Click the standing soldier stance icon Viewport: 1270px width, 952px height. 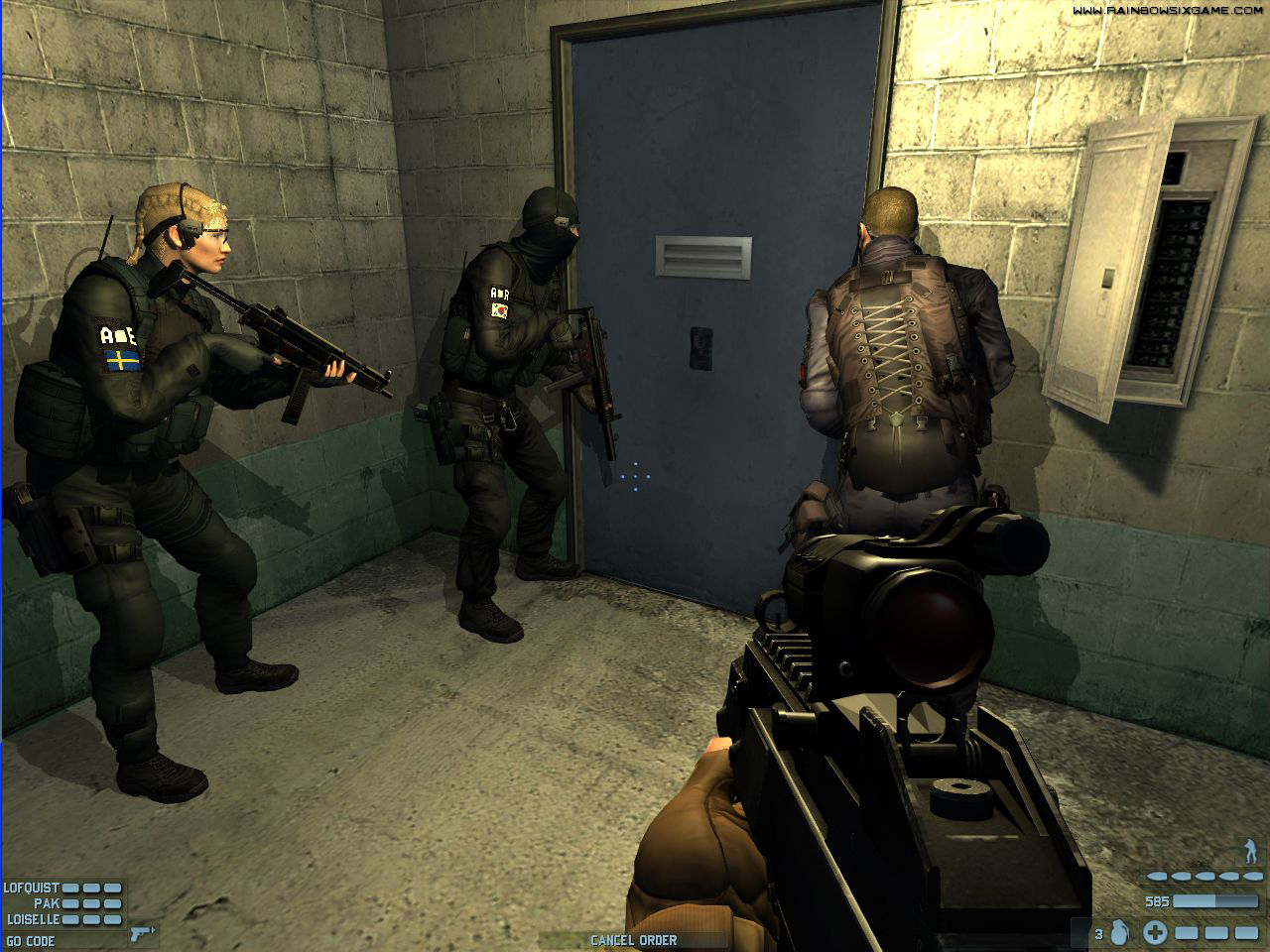1250,850
